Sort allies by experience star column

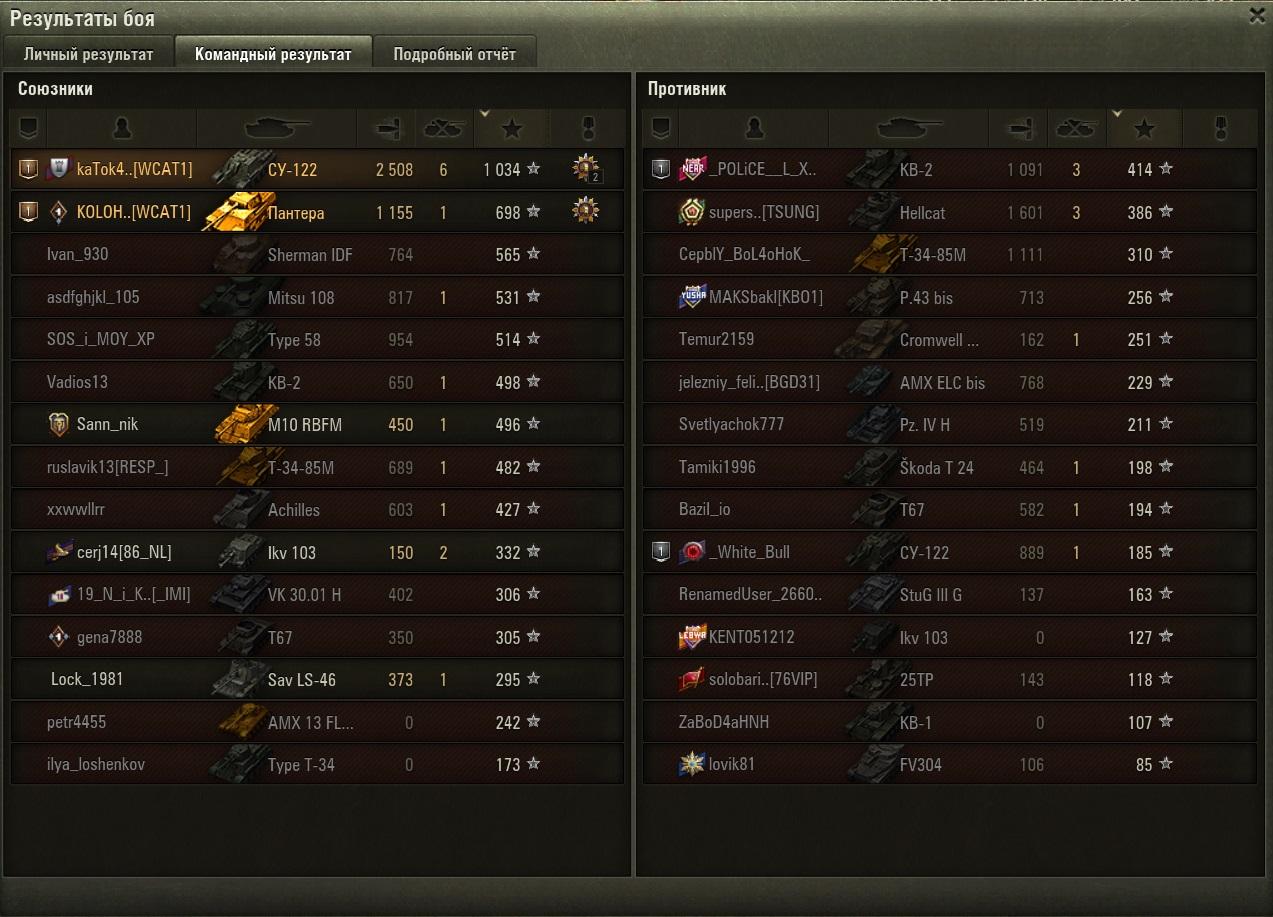pos(512,128)
